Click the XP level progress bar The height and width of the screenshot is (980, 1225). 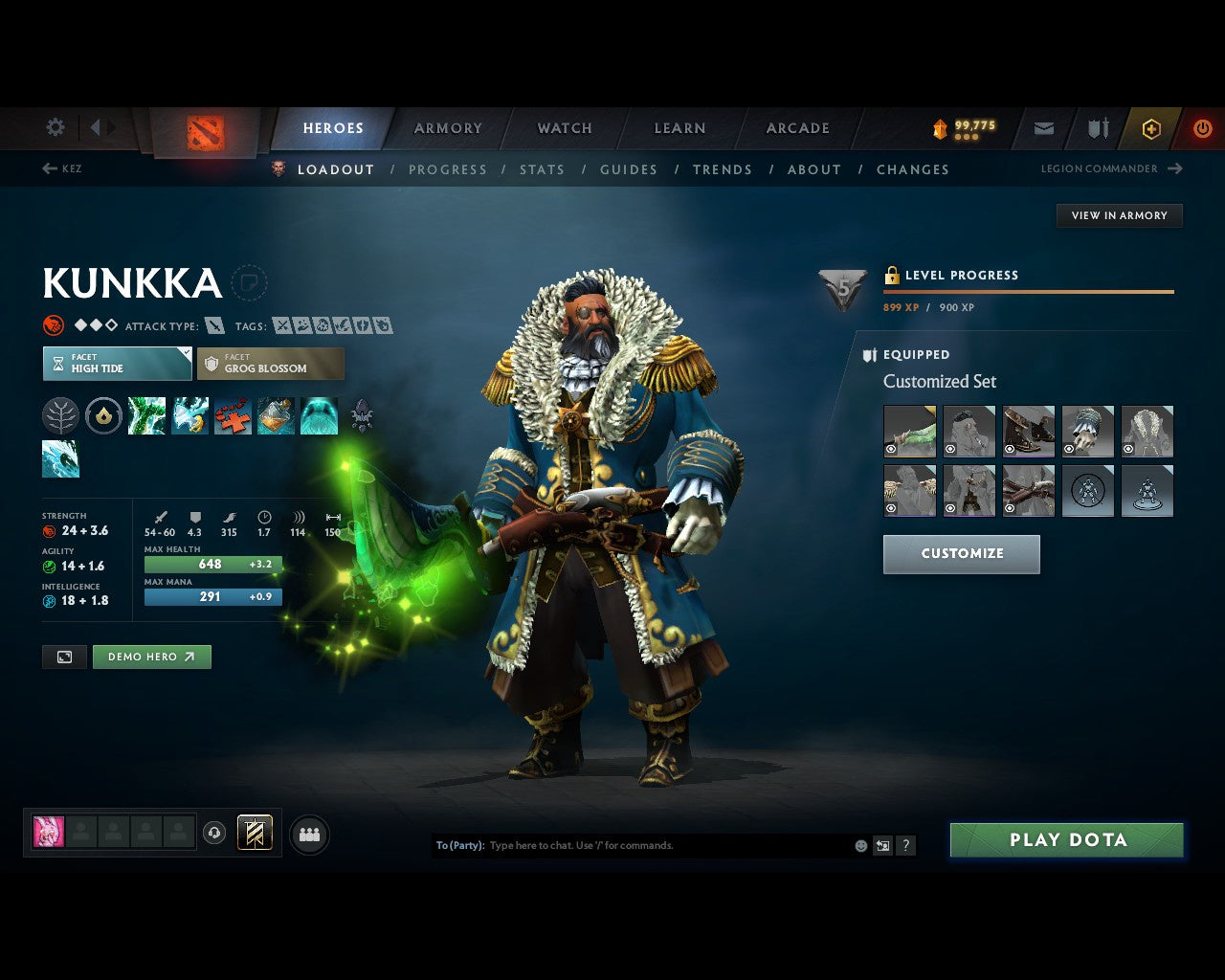pyautogui.click(x=1029, y=291)
